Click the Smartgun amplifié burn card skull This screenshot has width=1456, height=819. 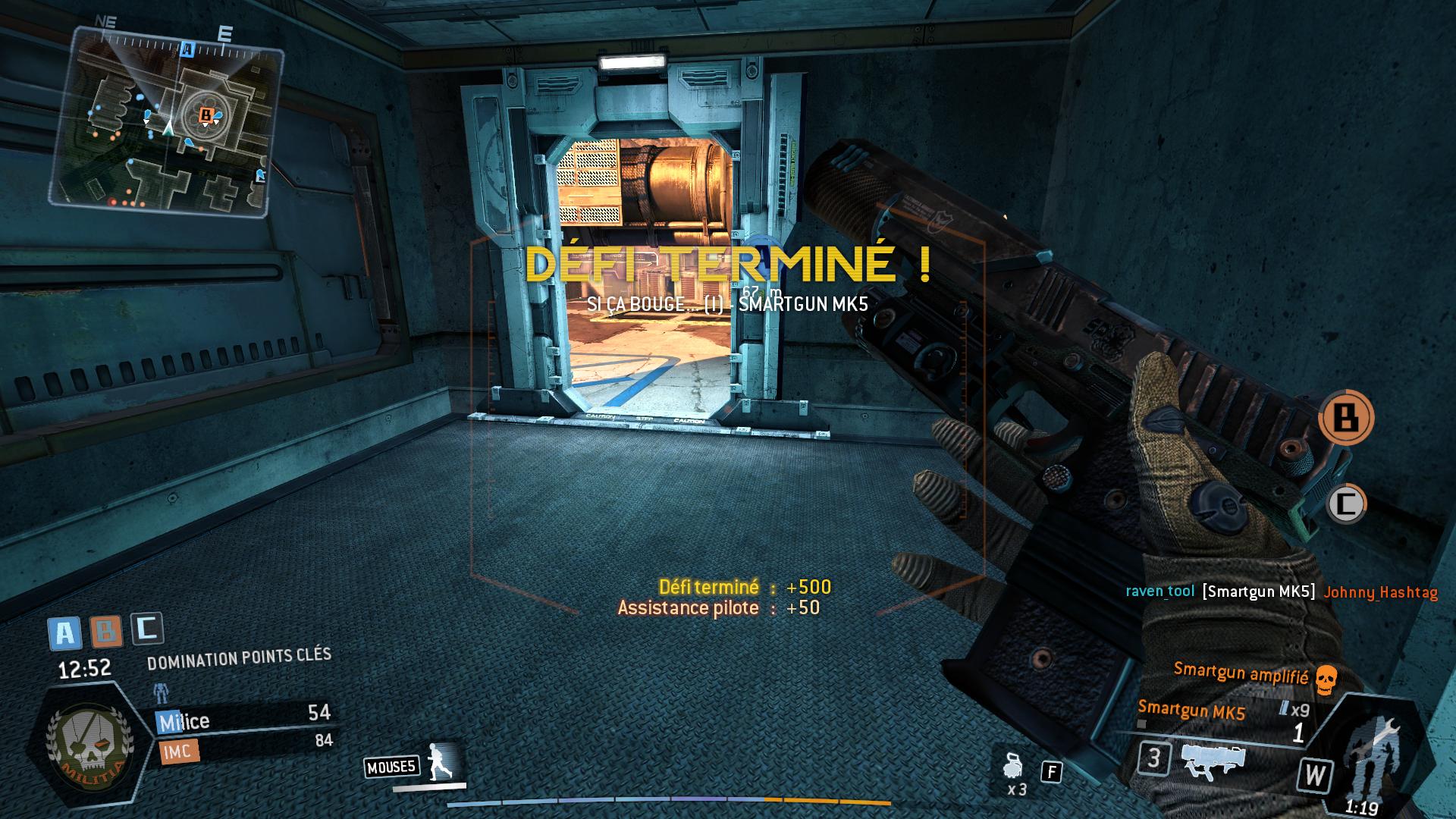1325,680
